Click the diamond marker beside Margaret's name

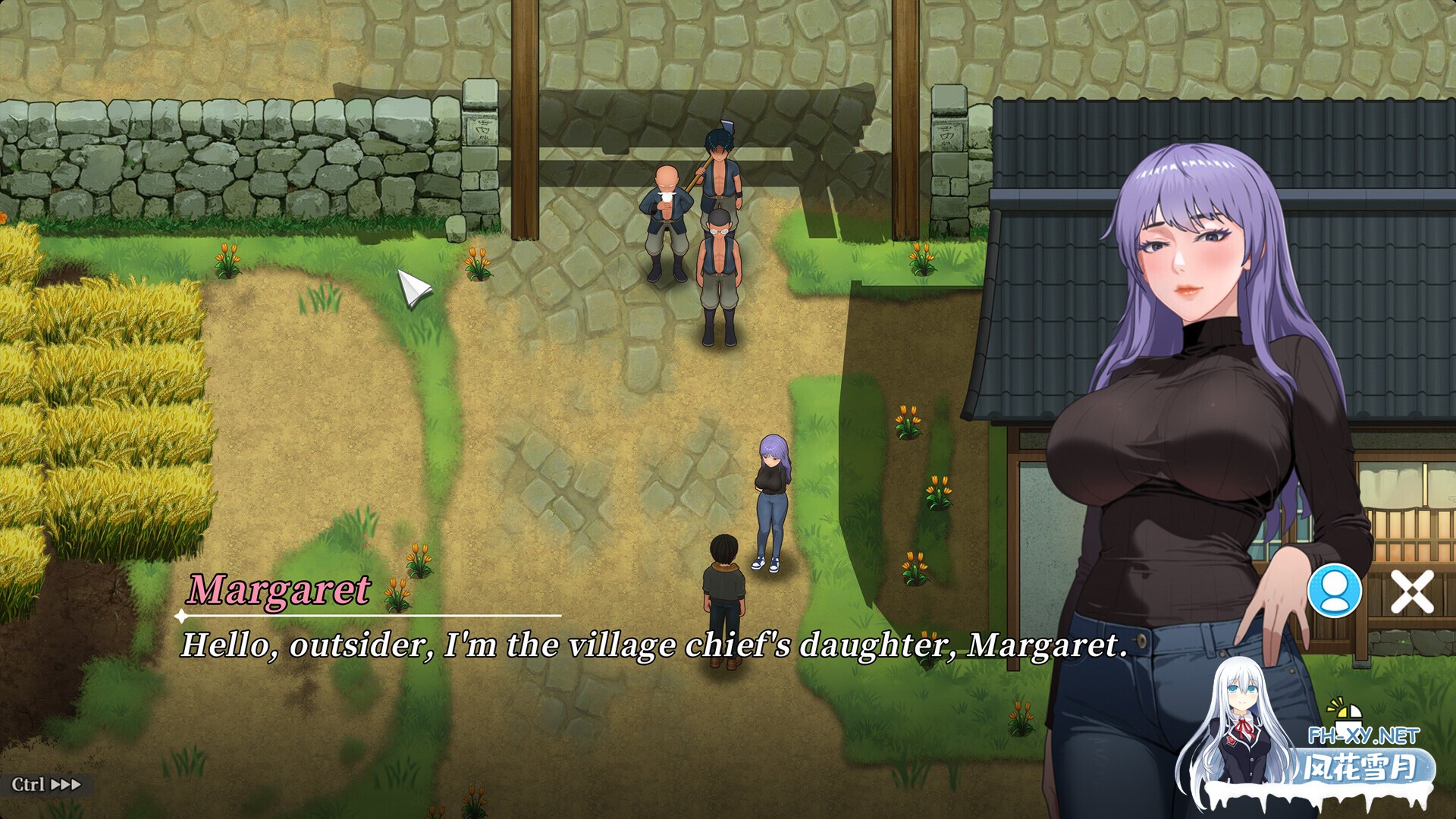point(182,616)
